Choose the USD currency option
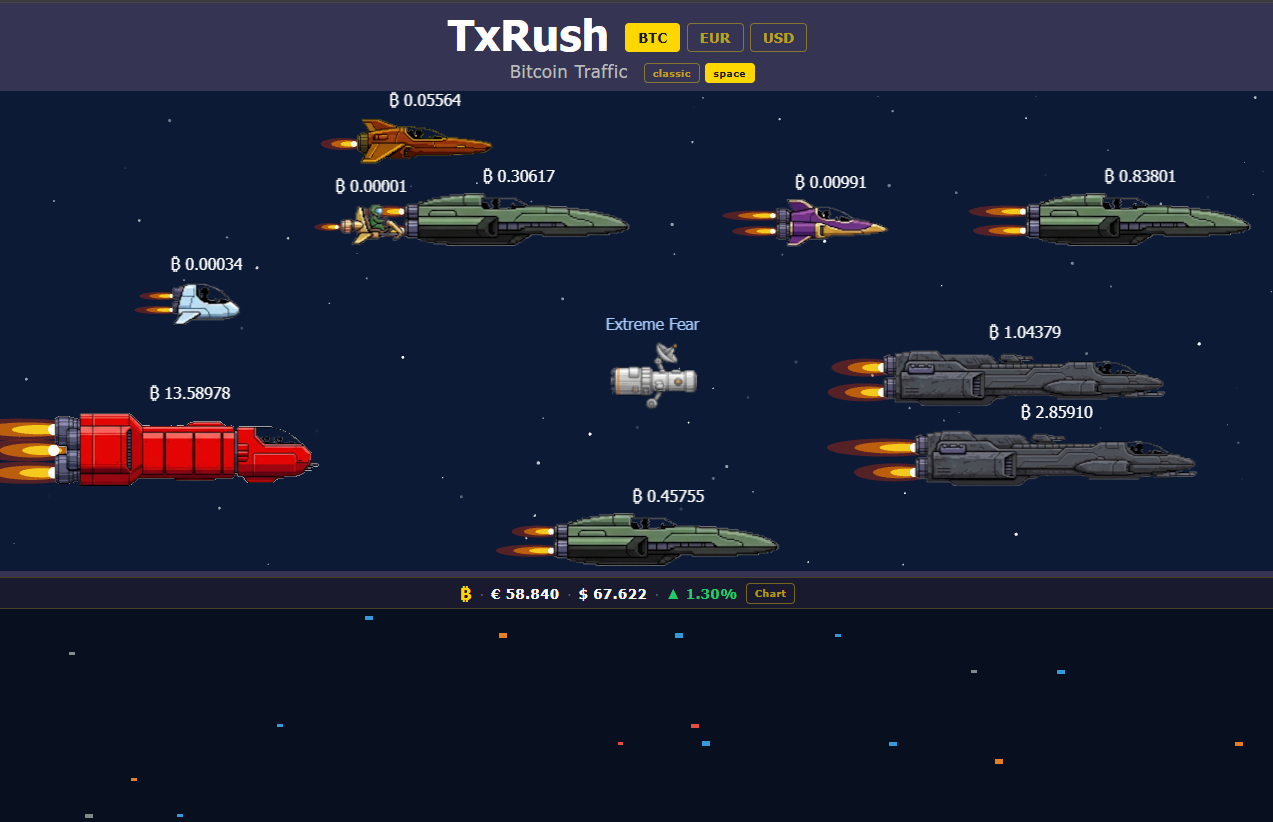 (x=778, y=38)
